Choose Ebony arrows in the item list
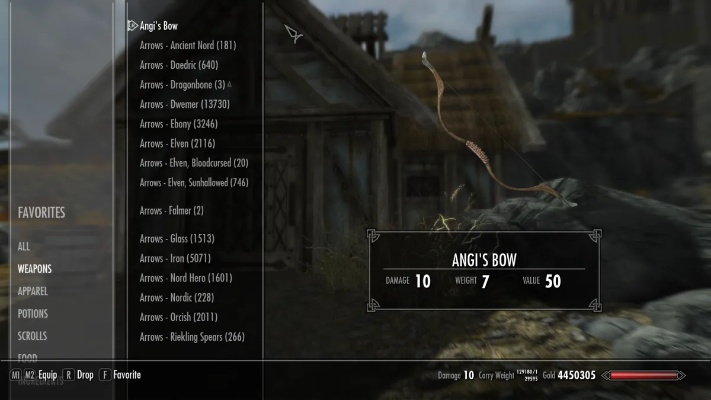 tap(179, 124)
